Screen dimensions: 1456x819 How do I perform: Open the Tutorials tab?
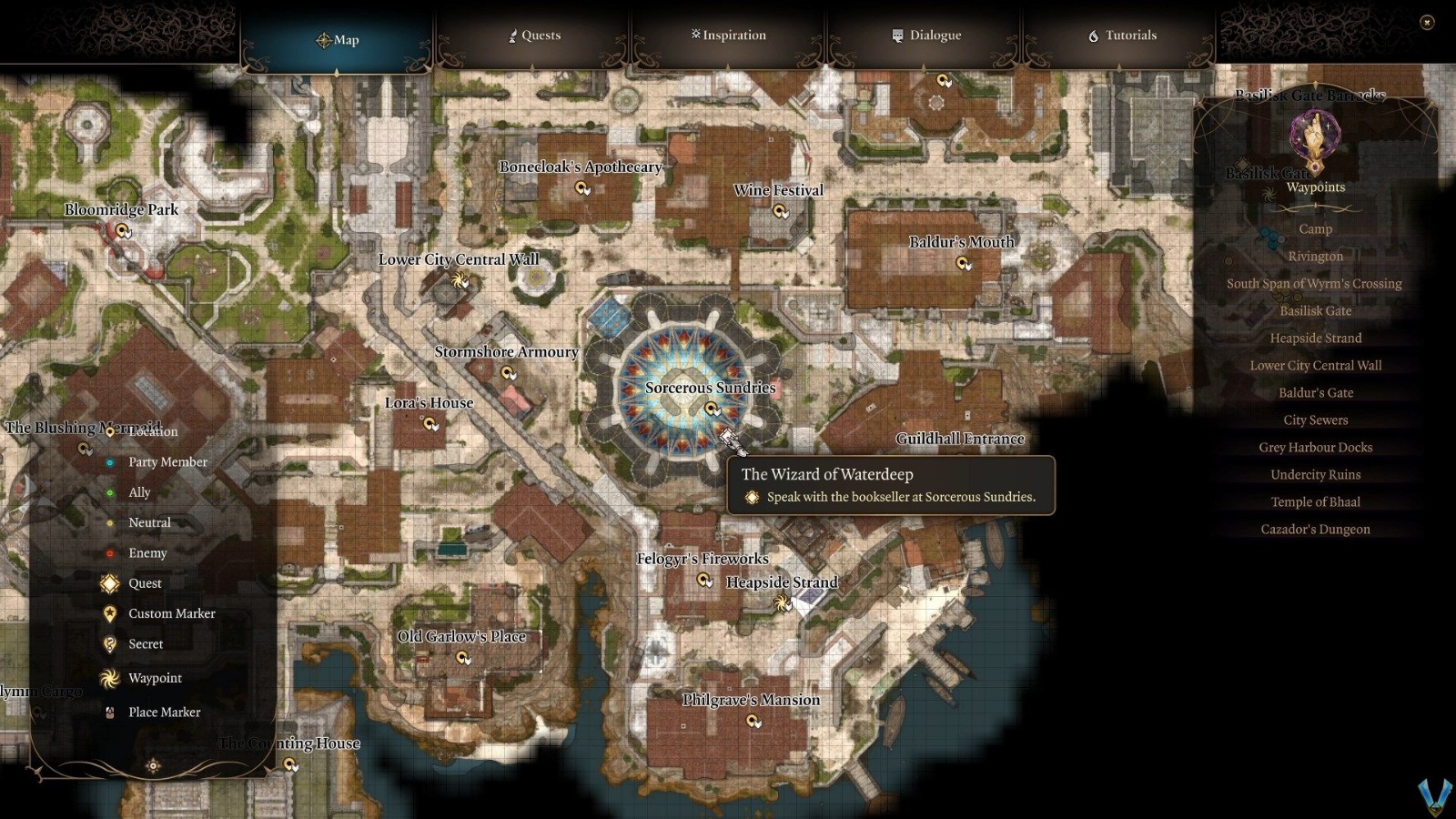coord(1125,35)
